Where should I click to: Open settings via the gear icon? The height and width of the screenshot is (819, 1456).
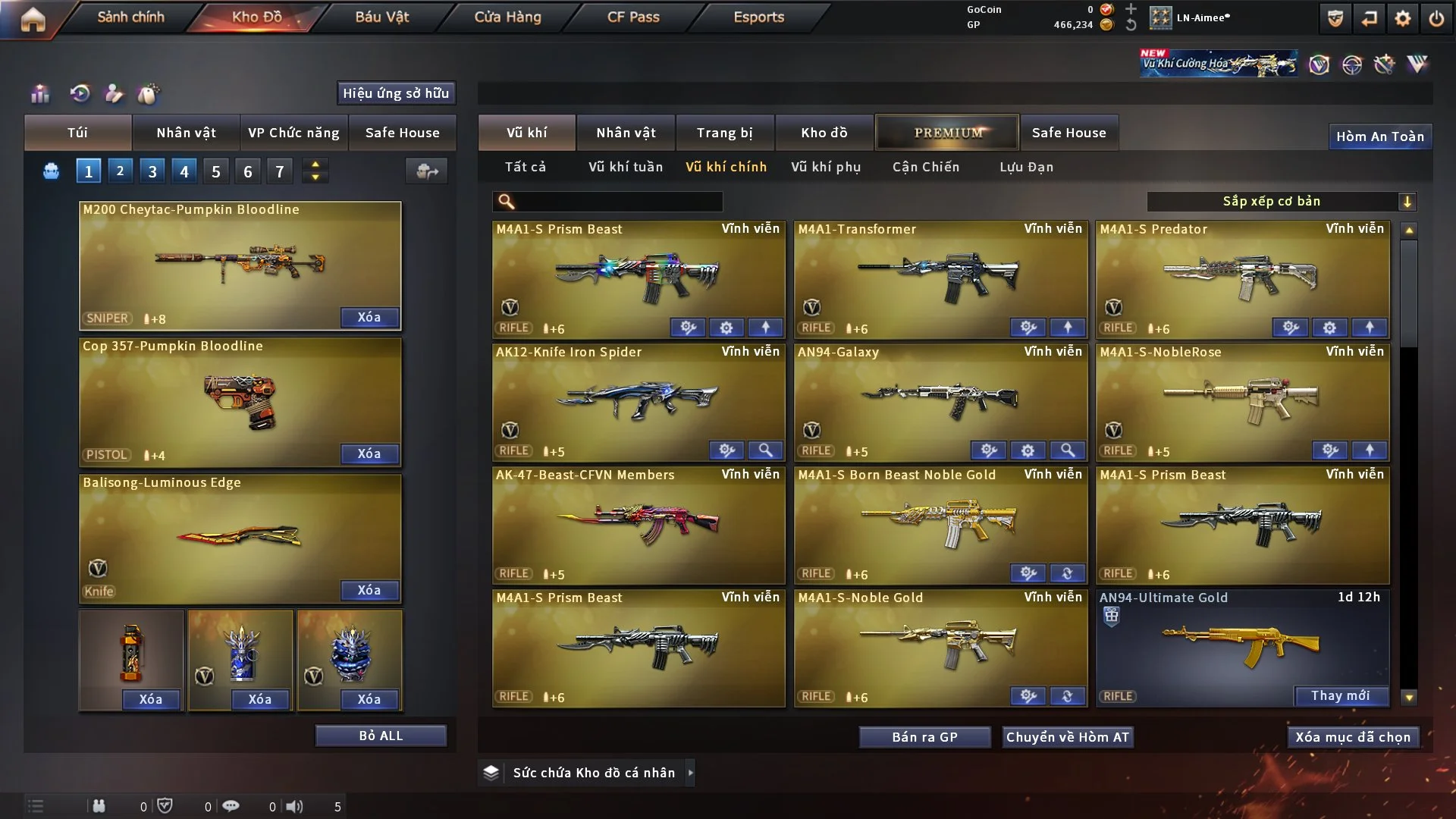1403,18
